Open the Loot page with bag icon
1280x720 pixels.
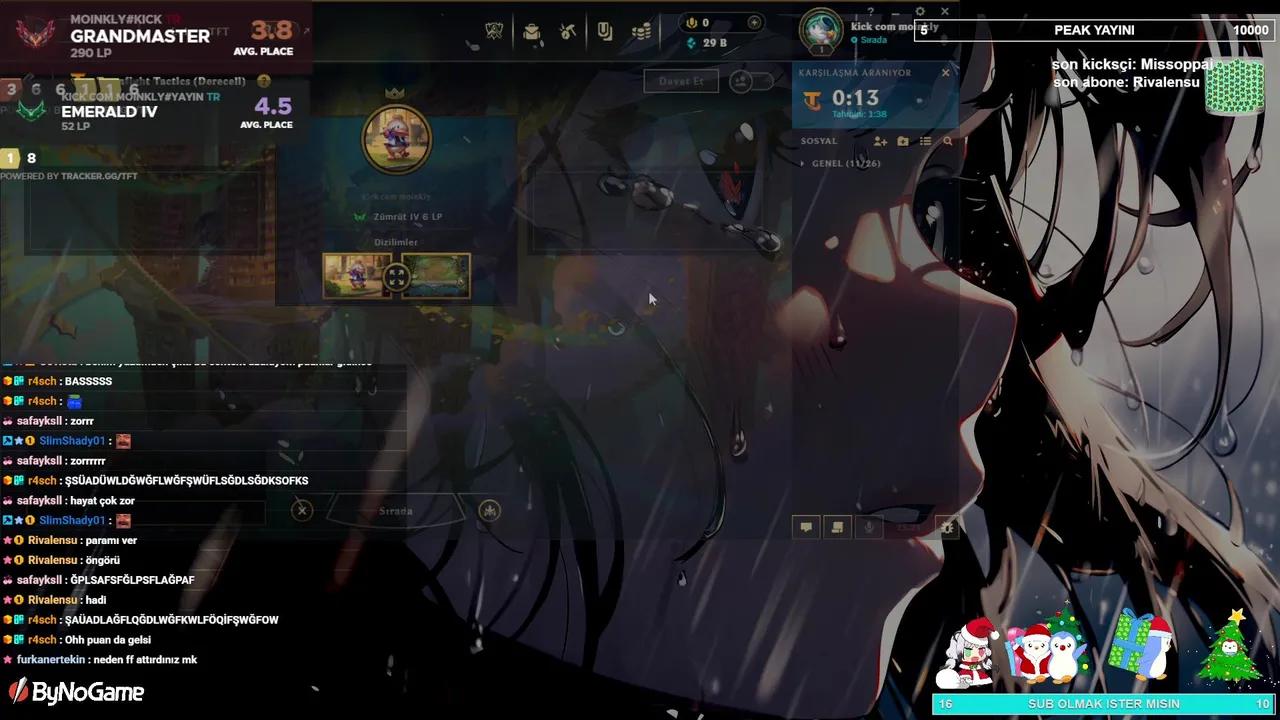tap(530, 31)
